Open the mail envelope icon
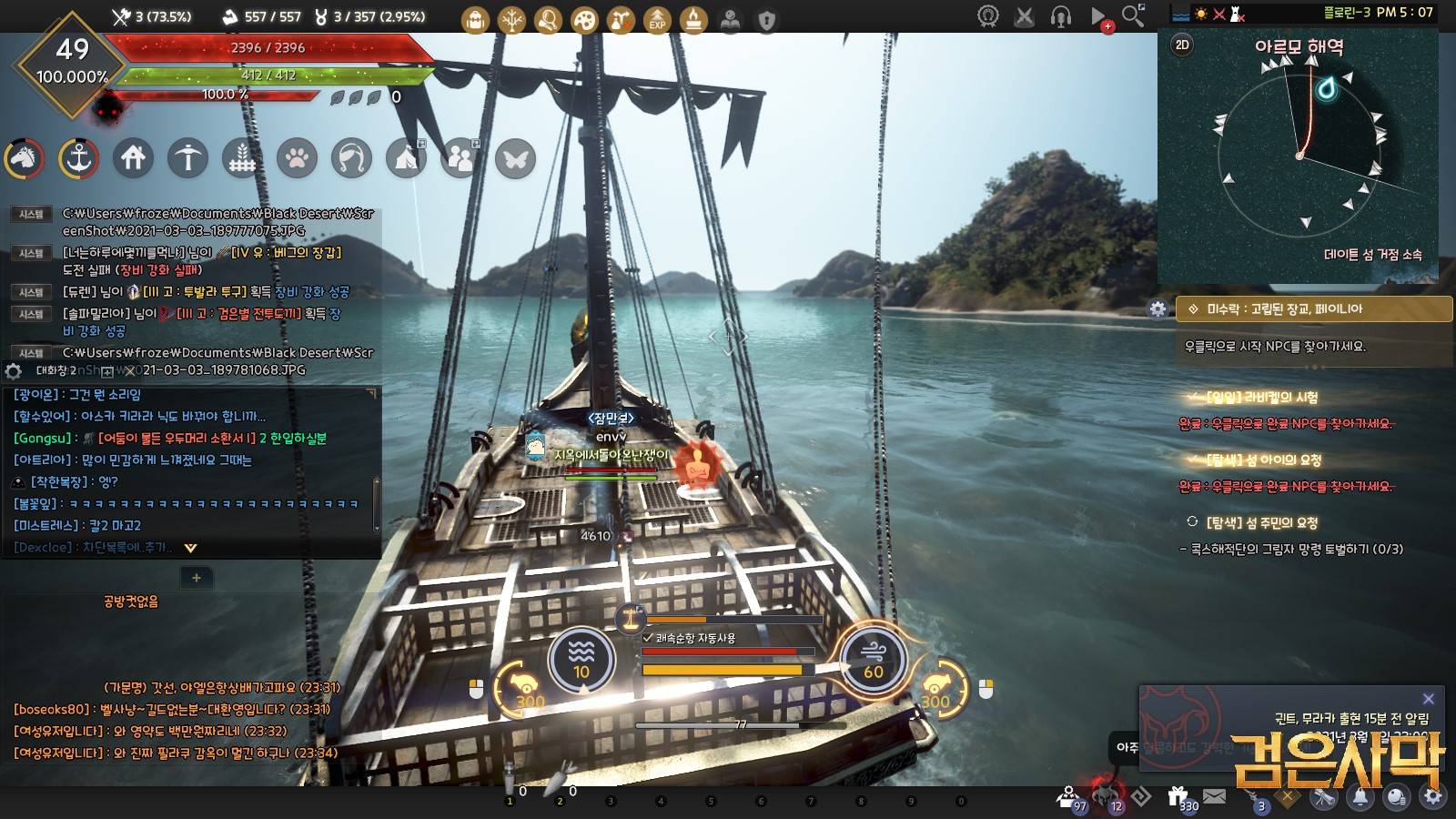This screenshot has width=1456, height=819. (x=1215, y=797)
